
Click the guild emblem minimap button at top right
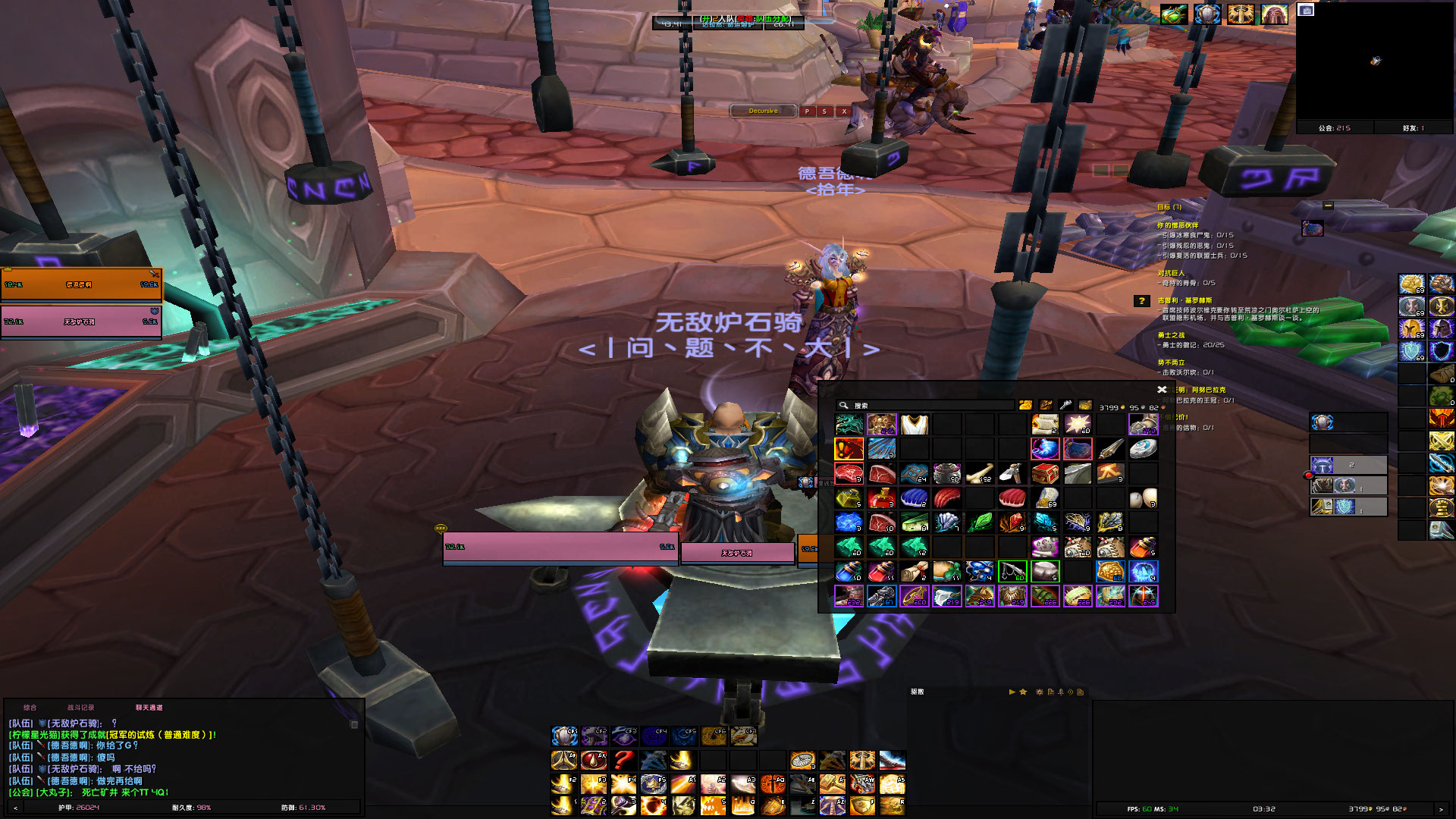(x=1241, y=14)
